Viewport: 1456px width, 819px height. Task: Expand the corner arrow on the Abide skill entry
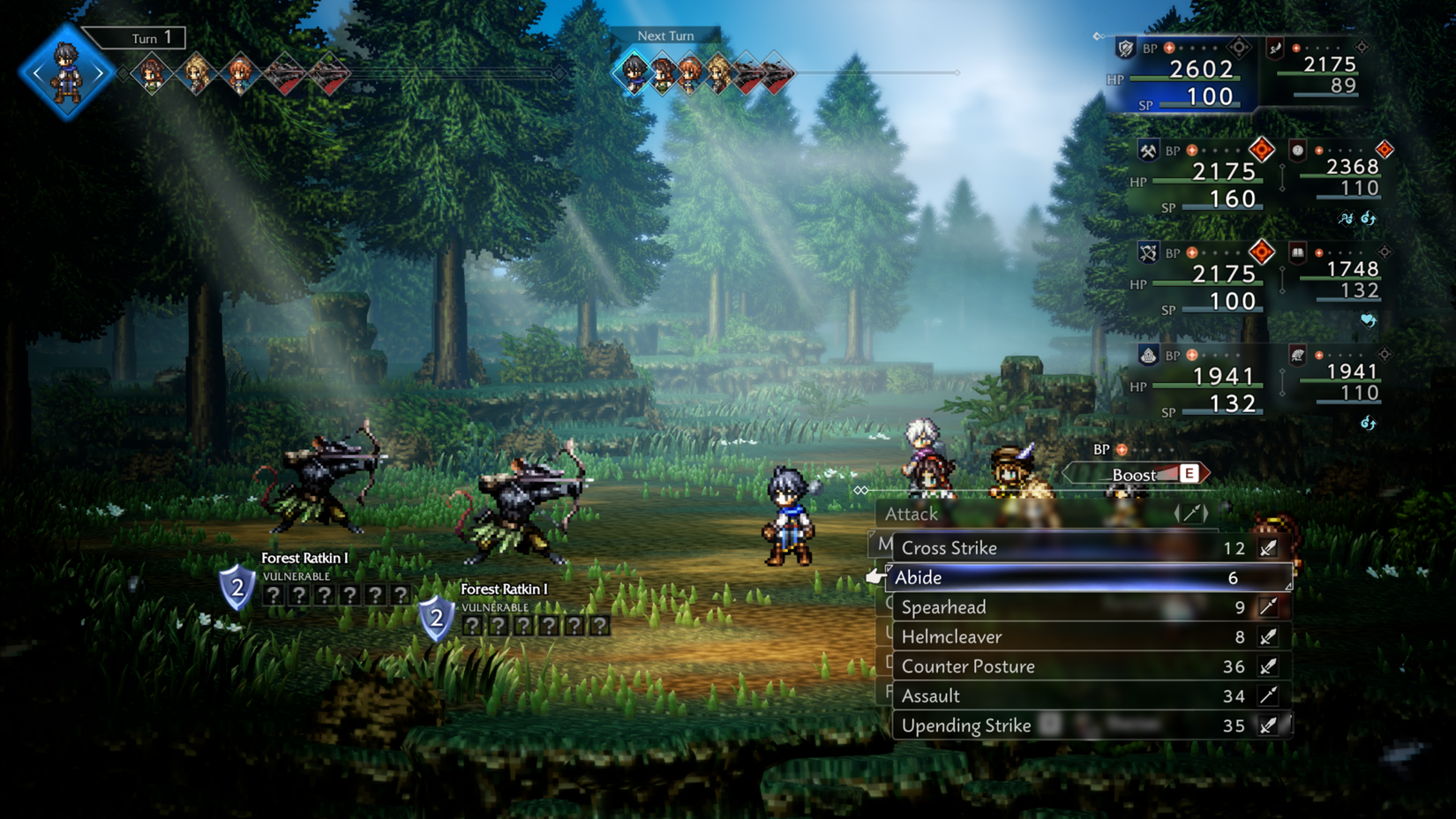[x=1289, y=585]
